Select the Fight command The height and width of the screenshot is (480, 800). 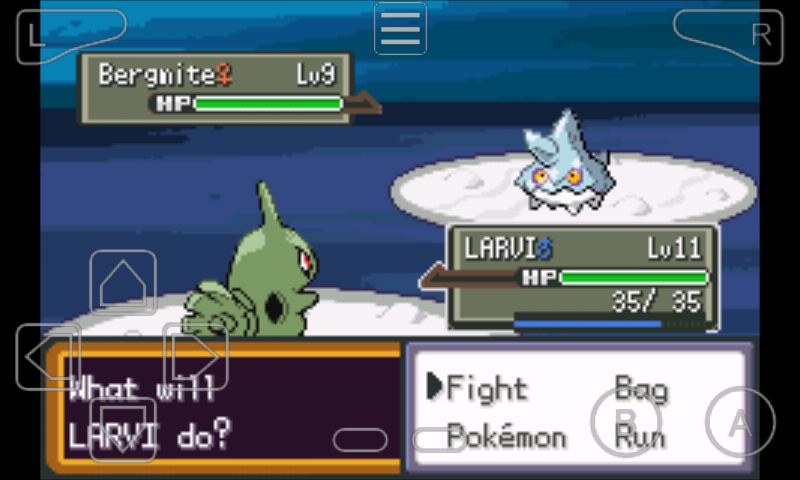point(486,388)
